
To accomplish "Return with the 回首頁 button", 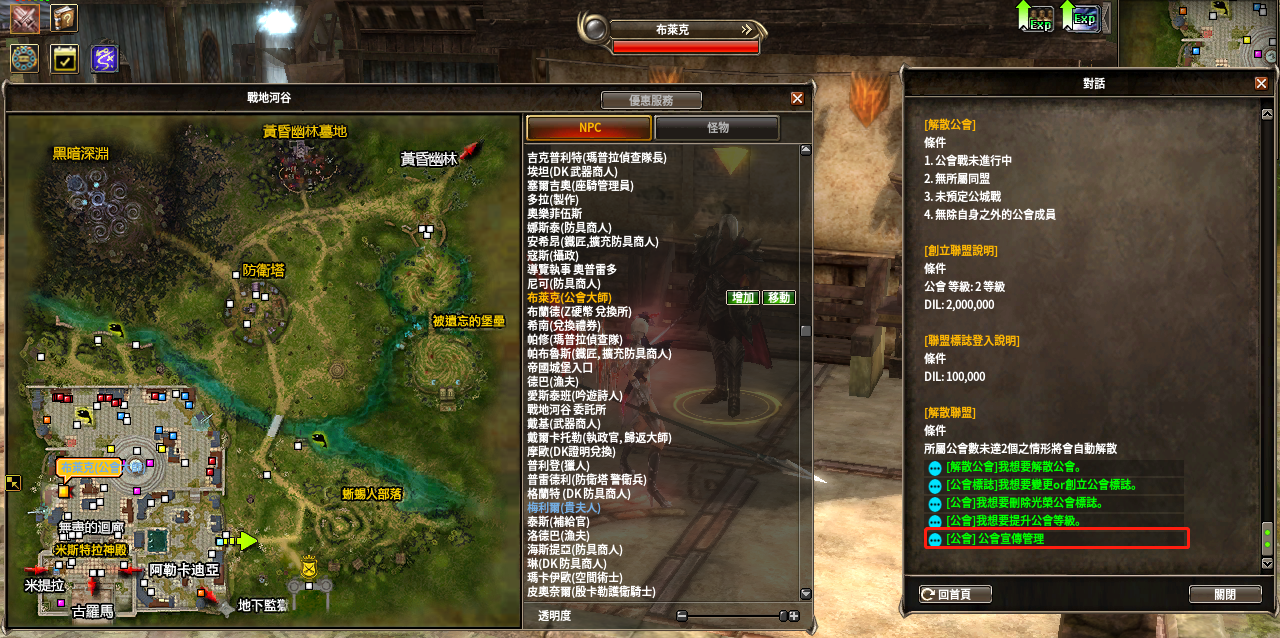I will click(x=956, y=594).
